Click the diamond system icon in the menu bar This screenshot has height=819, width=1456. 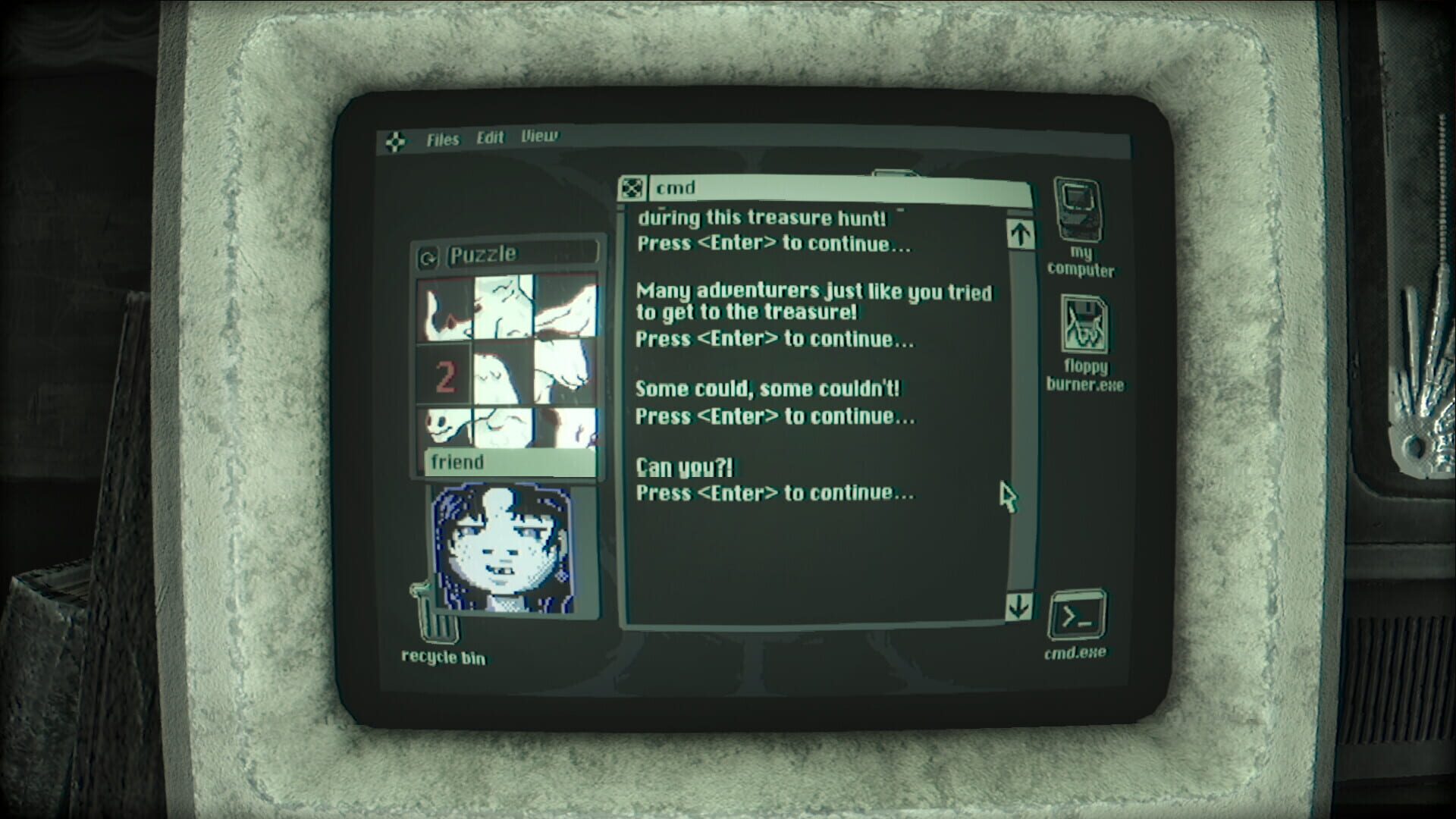(397, 140)
